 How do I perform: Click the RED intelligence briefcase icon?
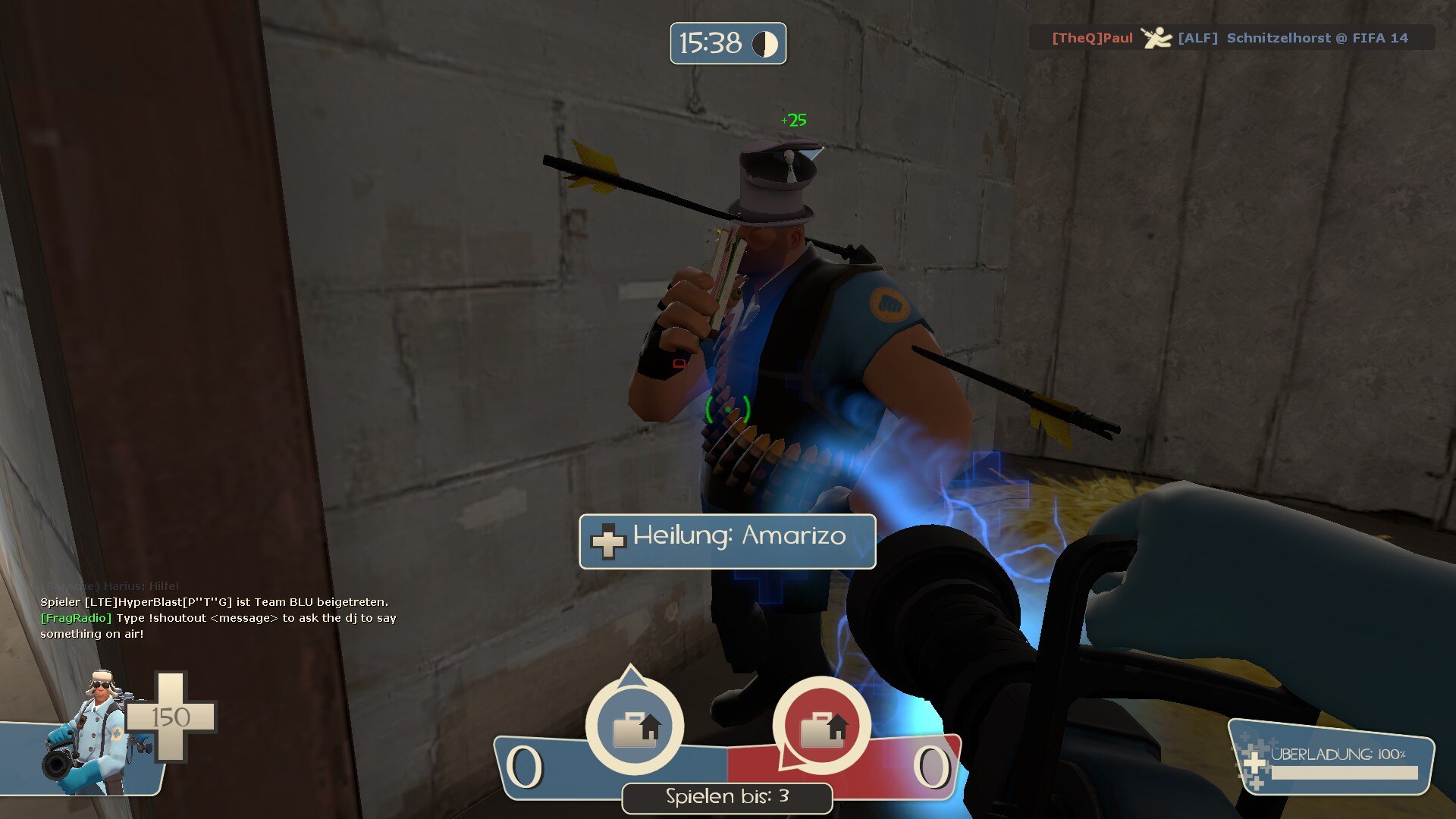click(x=821, y=727)
